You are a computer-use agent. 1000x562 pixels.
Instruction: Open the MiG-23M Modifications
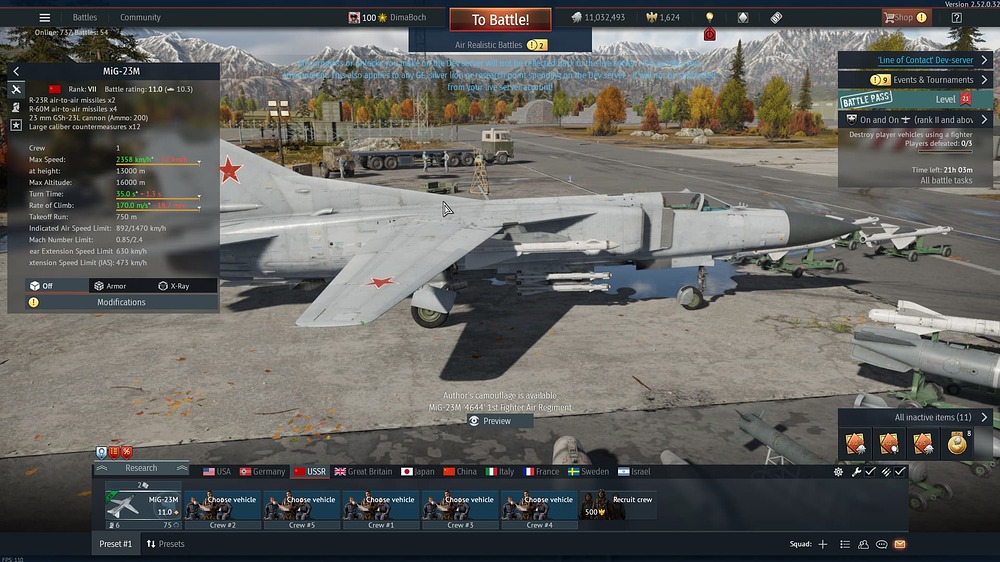point(121,302)
